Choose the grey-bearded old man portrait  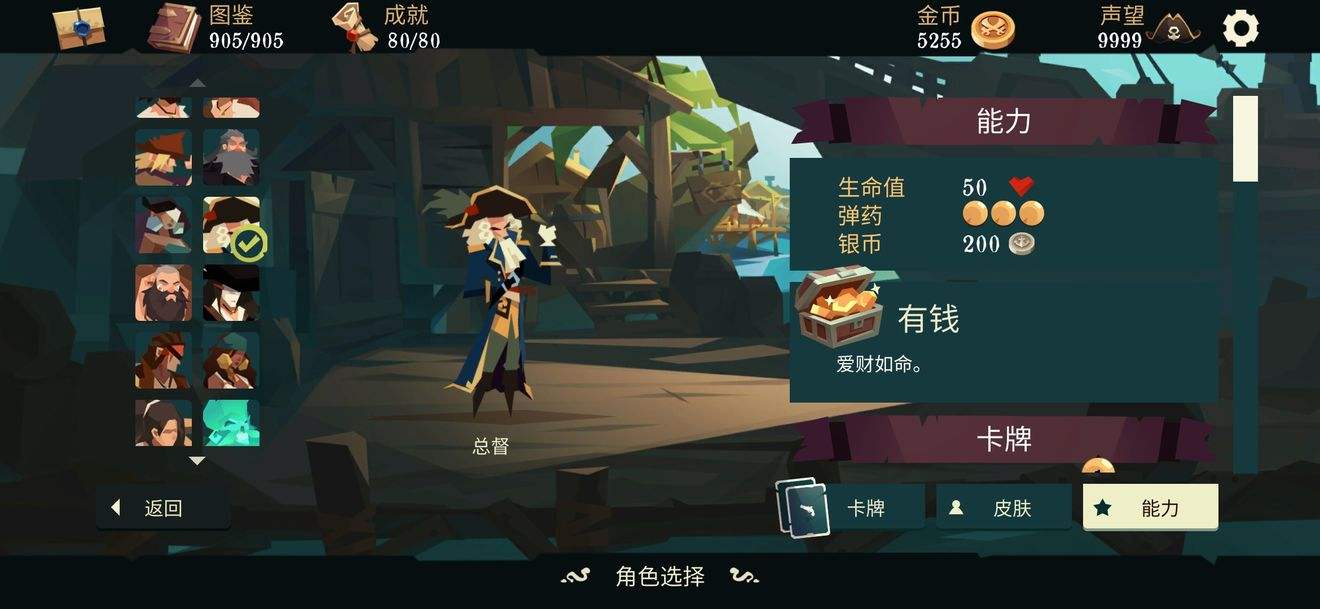tap(231, 157)
